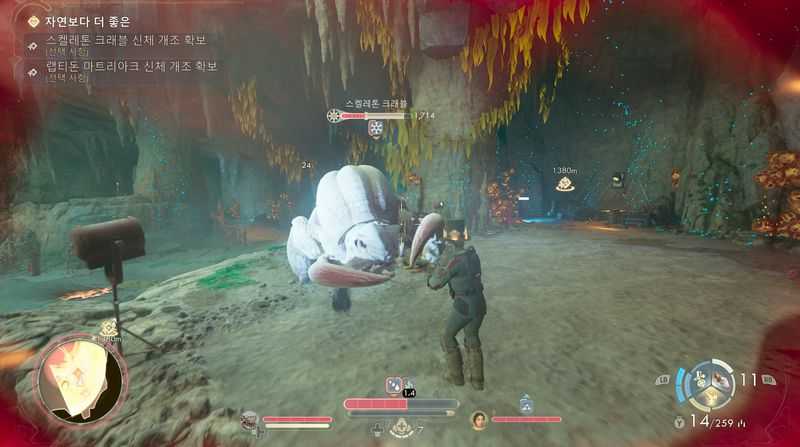Click the frost status icon under the enemy health bar
This screenshot has width=800, height=447.
click(x=376, y=129)
